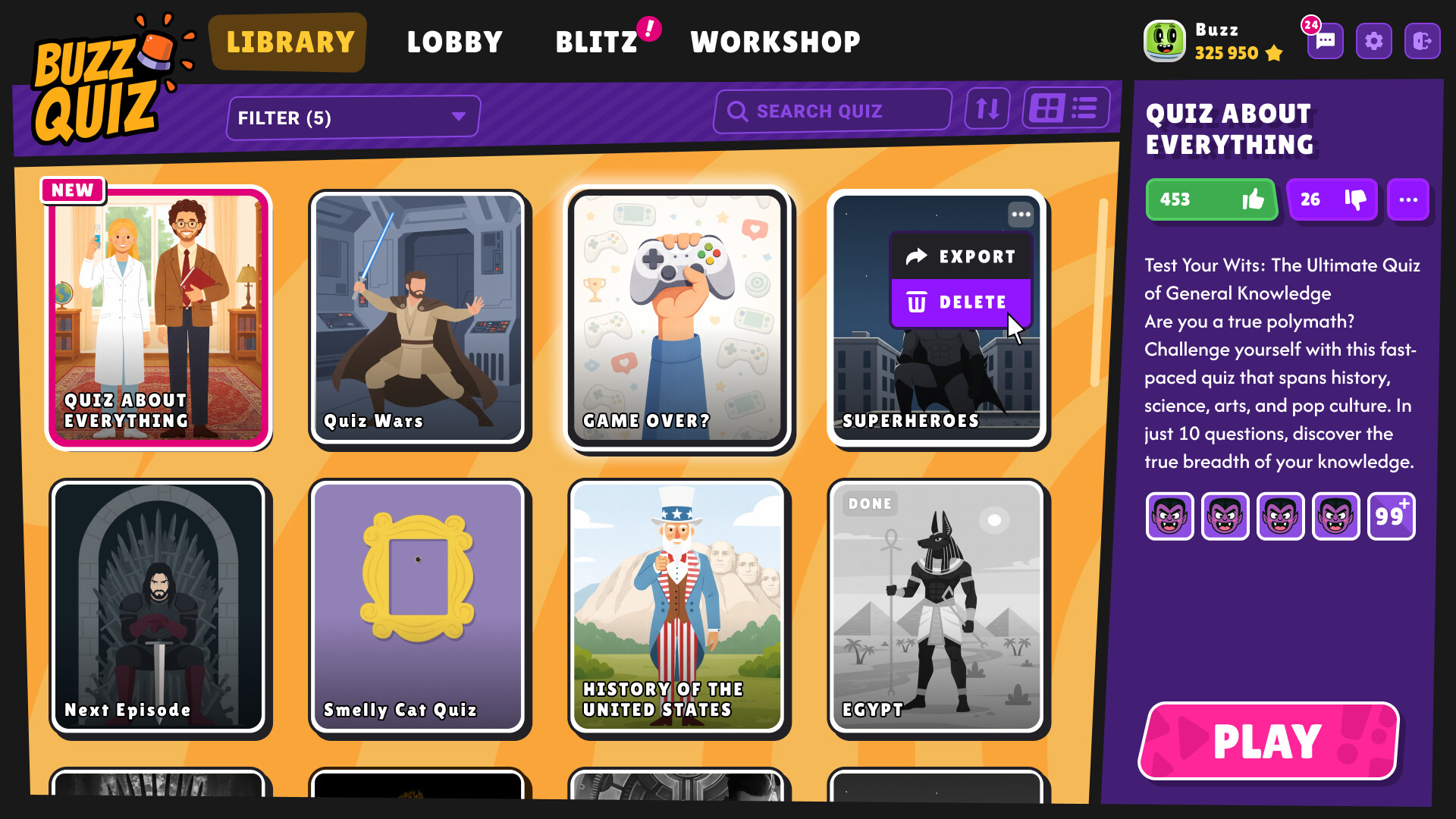Open the Filter (5) dropdown
This screenshot has height=819, width=1456.
coord(353,116)
